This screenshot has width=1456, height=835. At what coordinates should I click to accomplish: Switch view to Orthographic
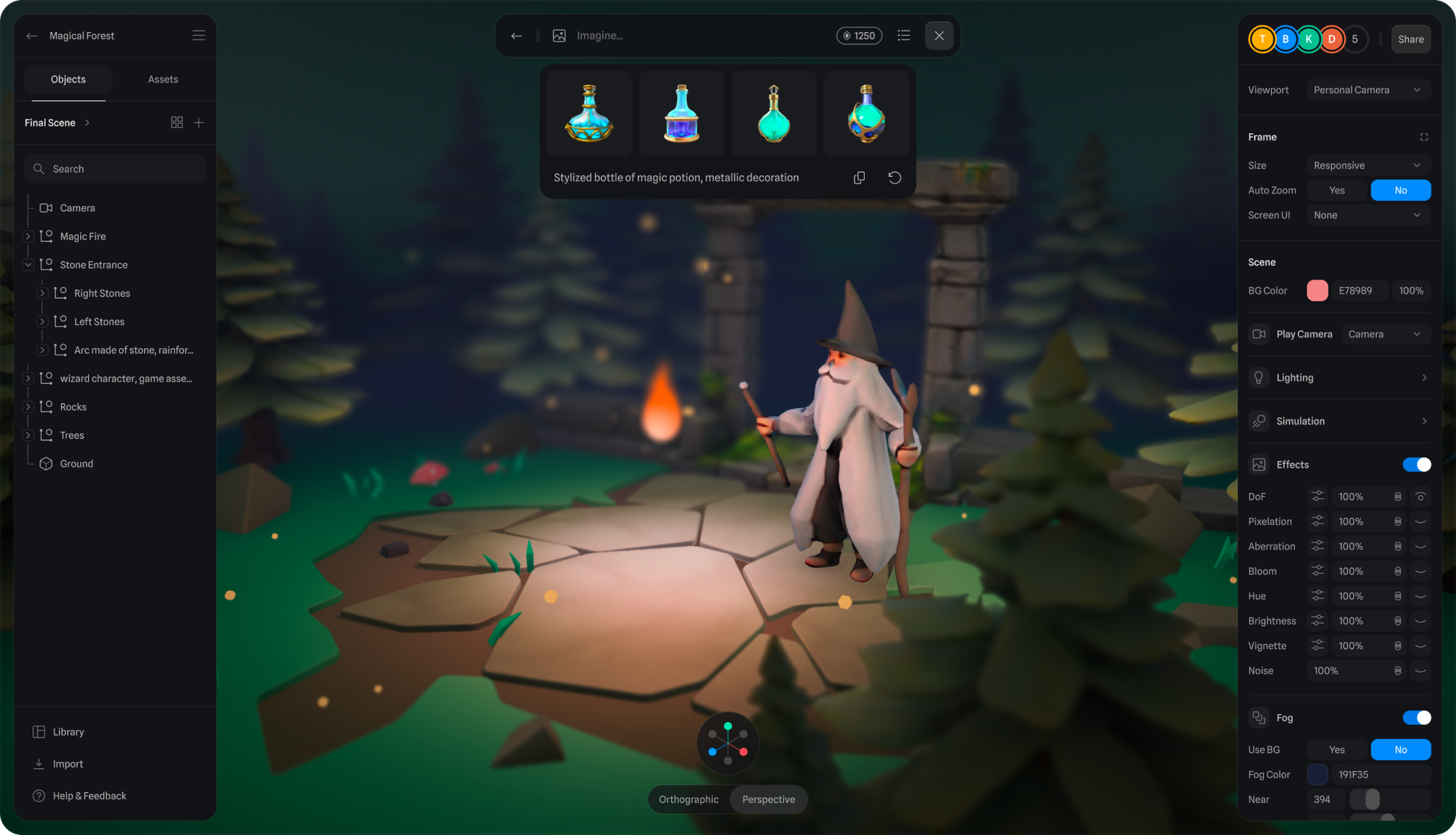[688, 799]
